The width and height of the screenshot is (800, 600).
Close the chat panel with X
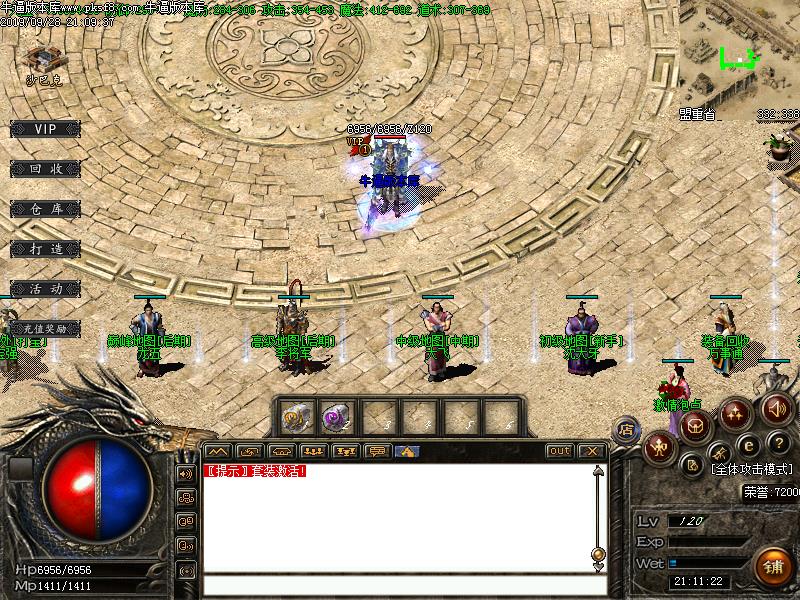pos(592,451)
